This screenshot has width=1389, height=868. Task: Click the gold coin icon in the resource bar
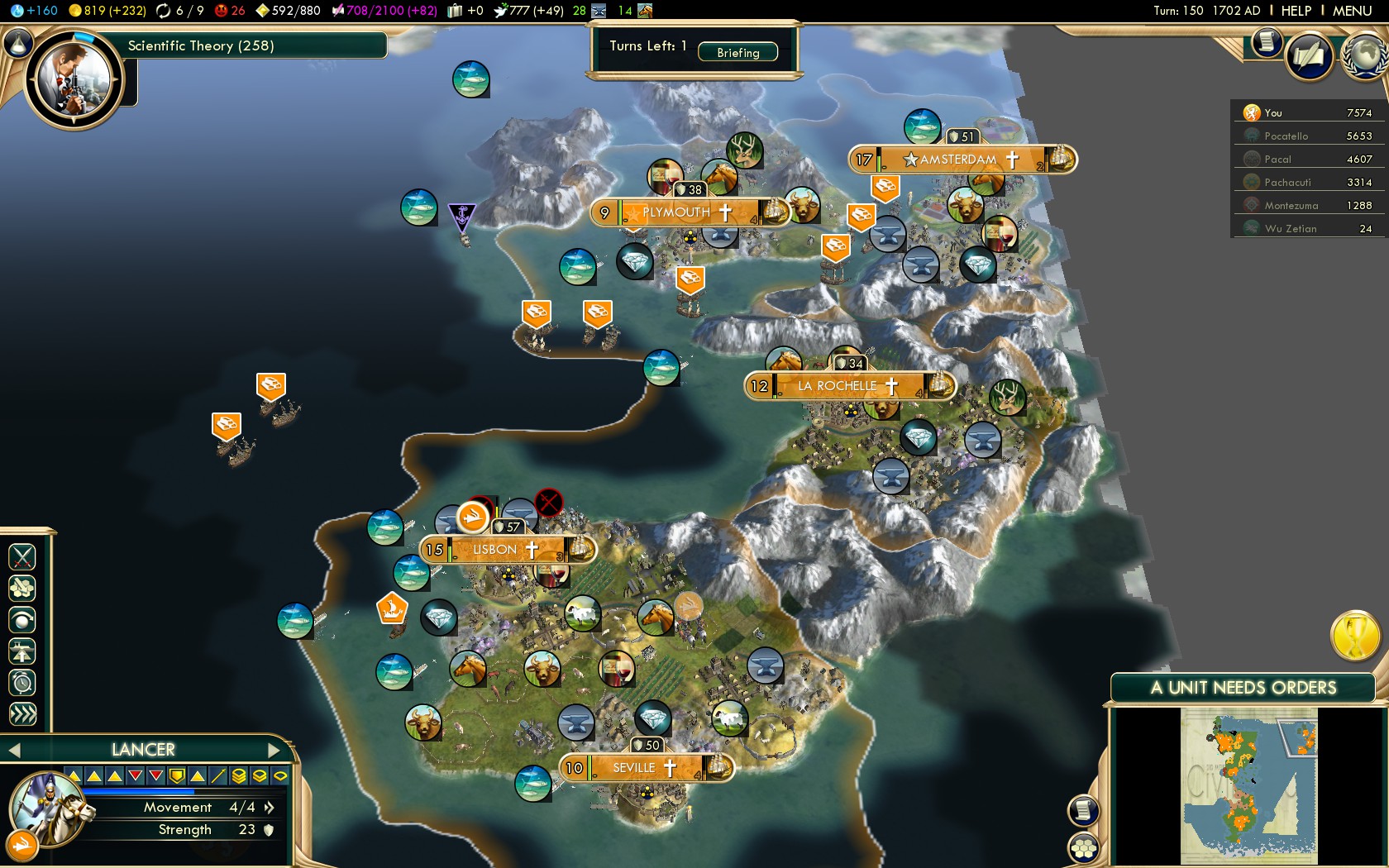click(x=76, y=11)
